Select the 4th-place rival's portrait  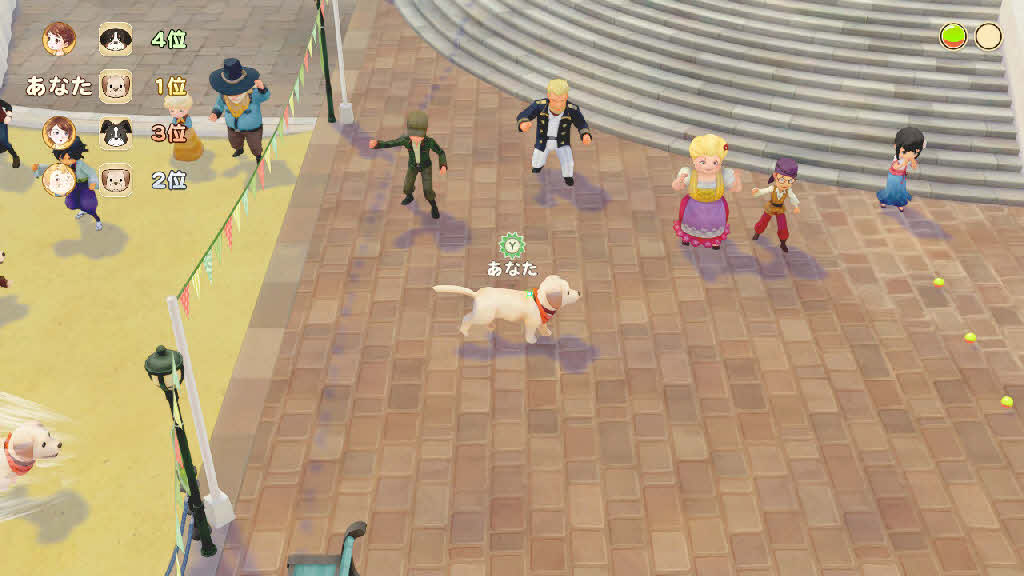tap(59, 39)
